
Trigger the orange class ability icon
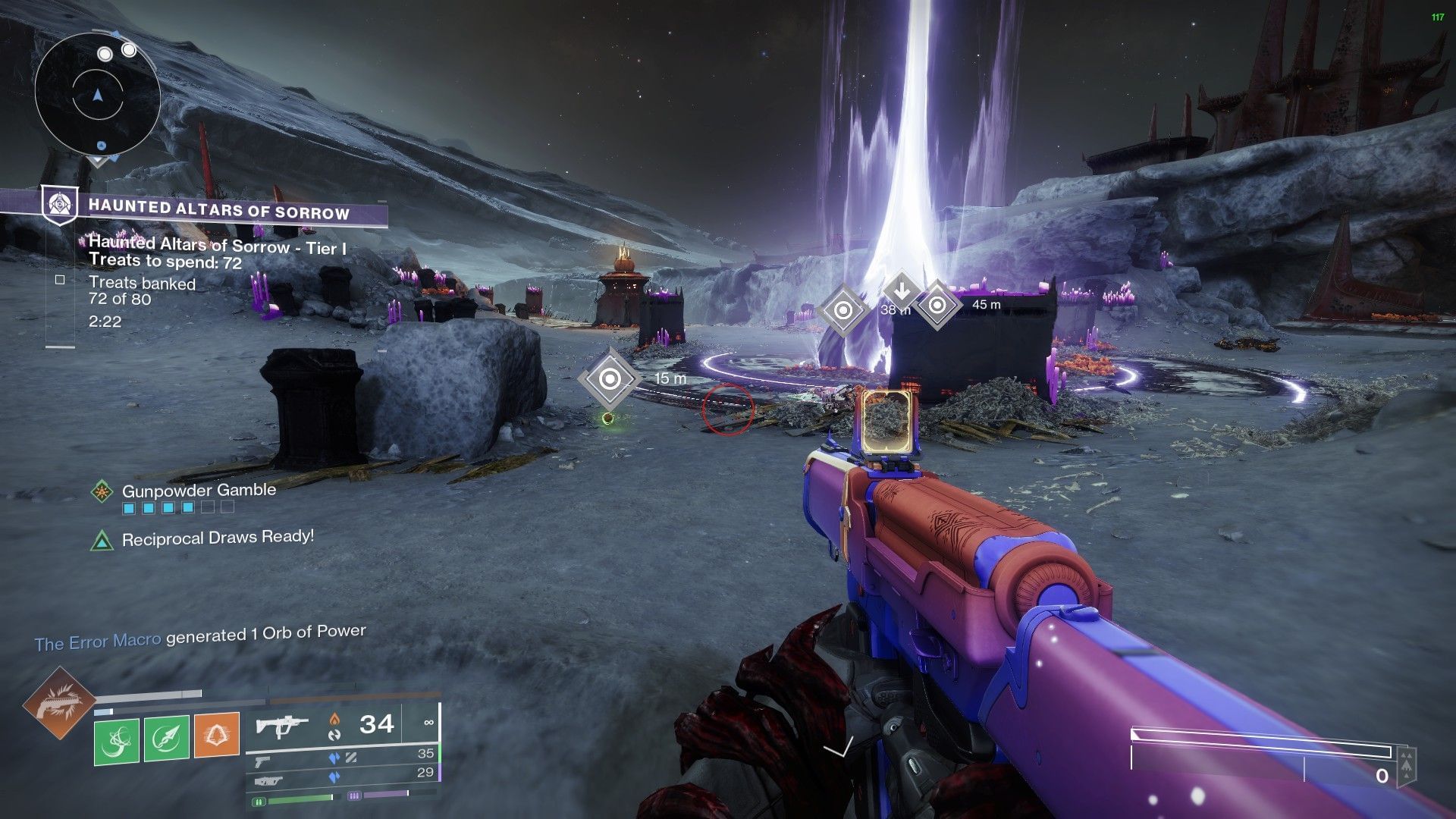[217, 736]
